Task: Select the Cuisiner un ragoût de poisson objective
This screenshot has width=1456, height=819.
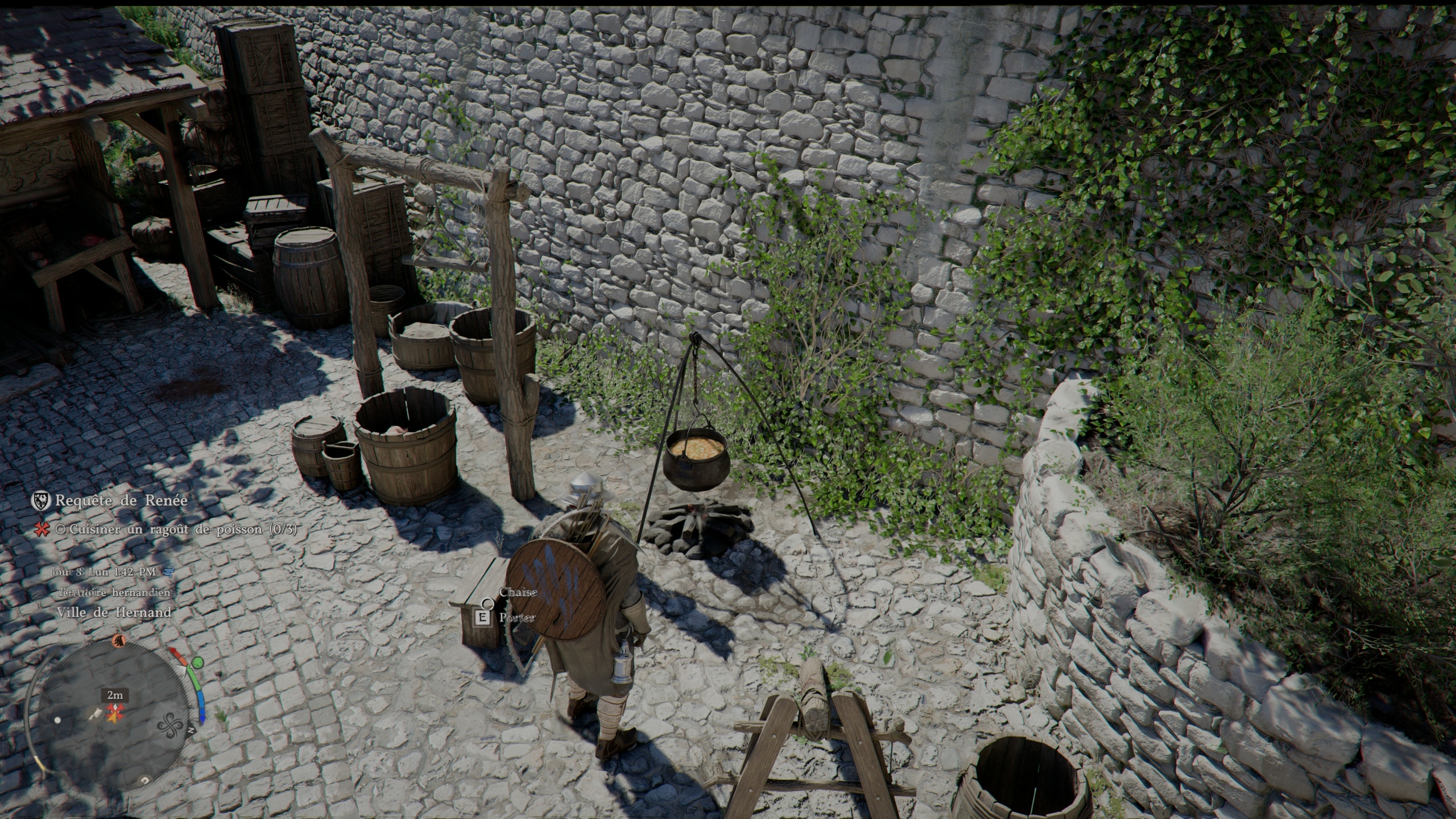Action: tap(183, 530)
